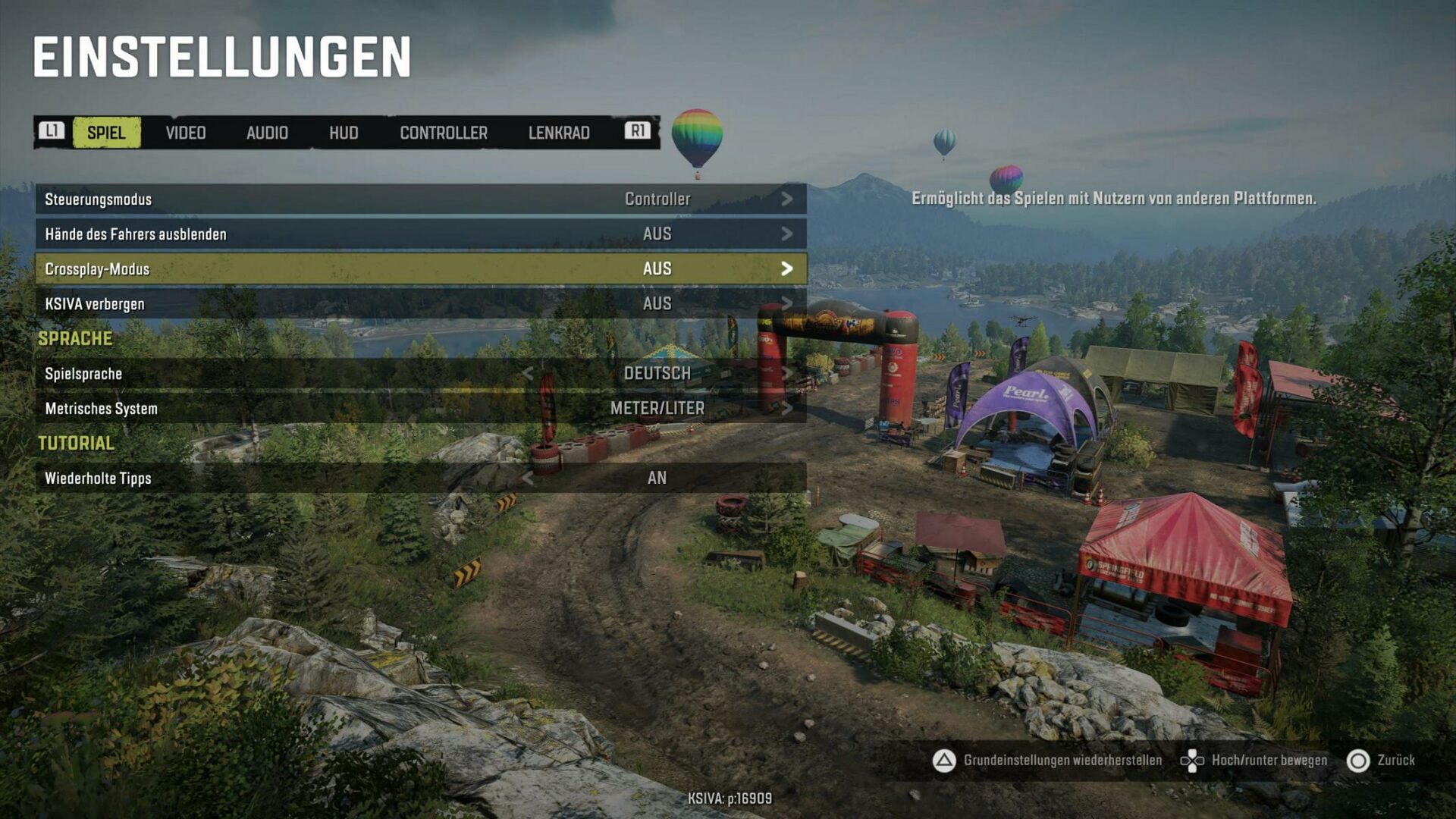Click the L1 shoulder button icon
The height and width of the screenshot is (819, 1456).
coord(52,133)
